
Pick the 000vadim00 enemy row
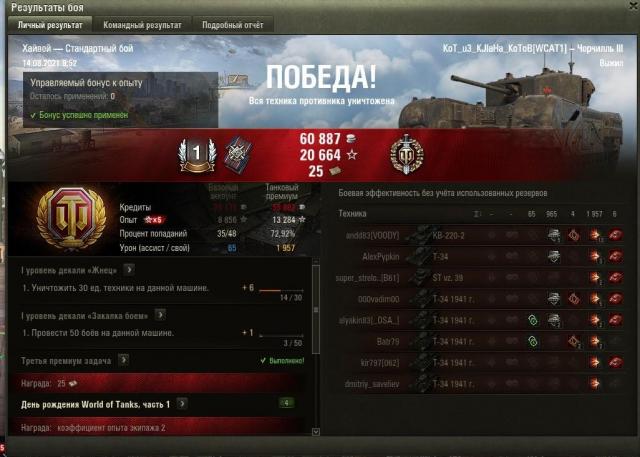click(x=482, y=299)
